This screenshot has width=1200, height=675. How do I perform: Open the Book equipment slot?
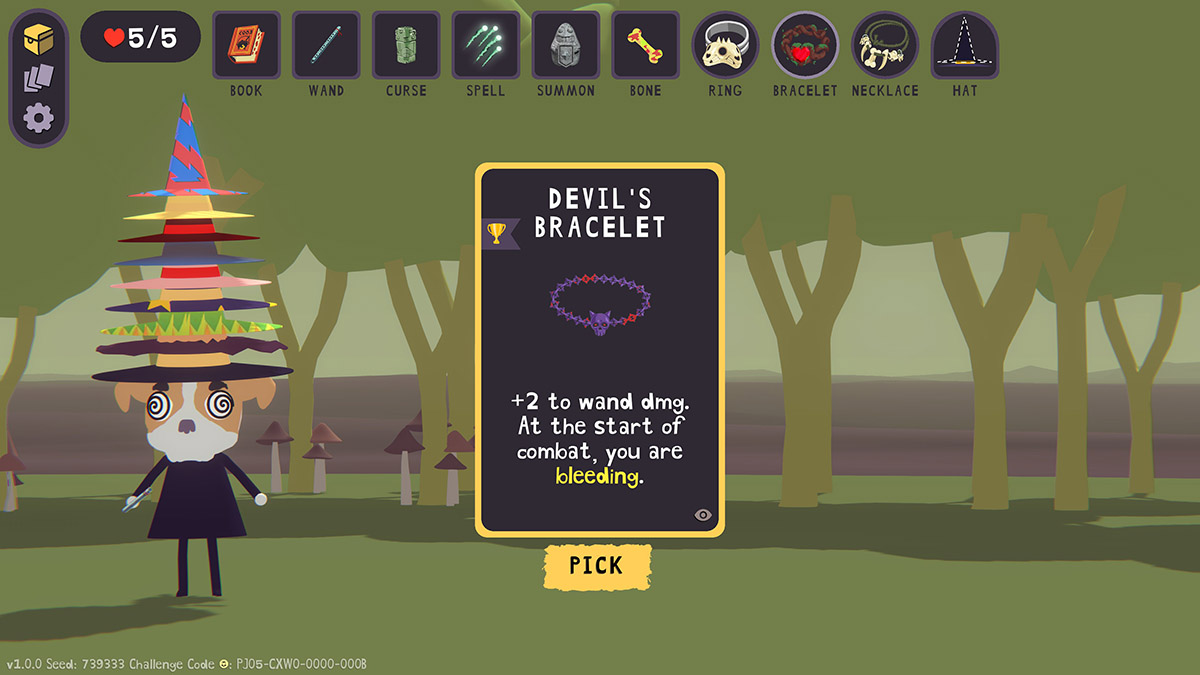[246, 45]
